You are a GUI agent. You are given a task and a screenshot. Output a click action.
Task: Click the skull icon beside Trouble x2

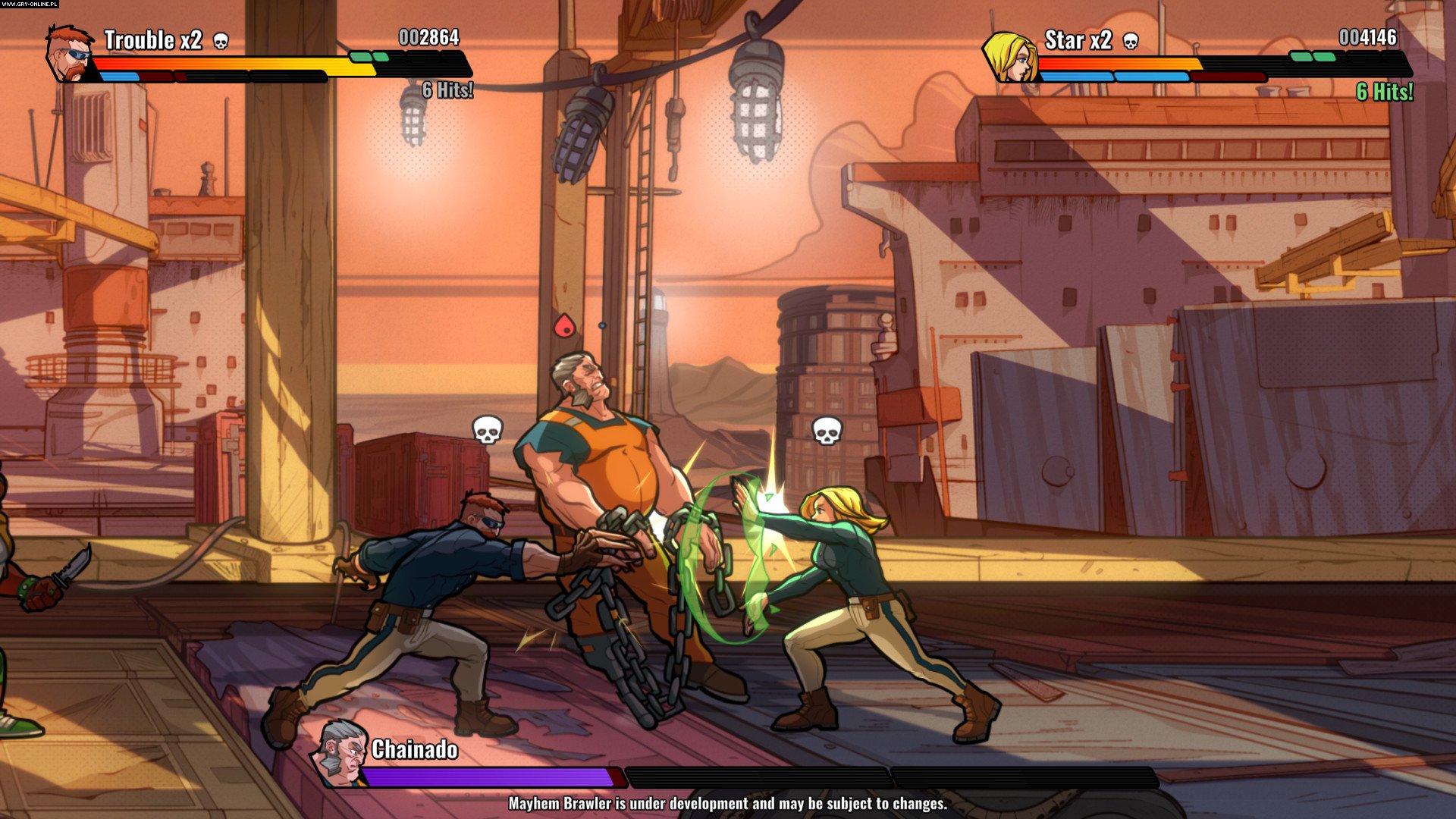[x=221, y=41]
